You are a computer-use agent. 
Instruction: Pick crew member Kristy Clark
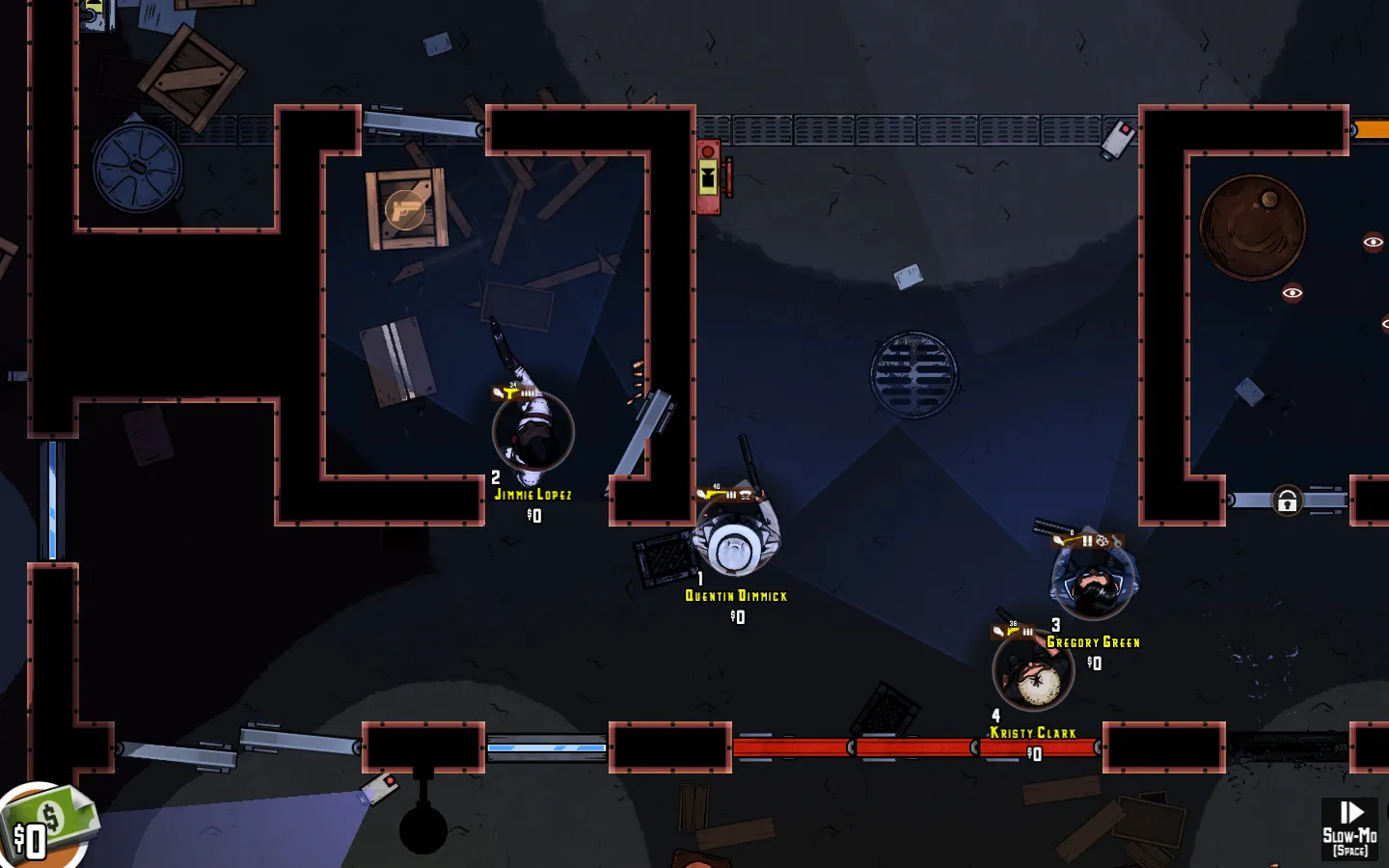(x=1033, y=671)
